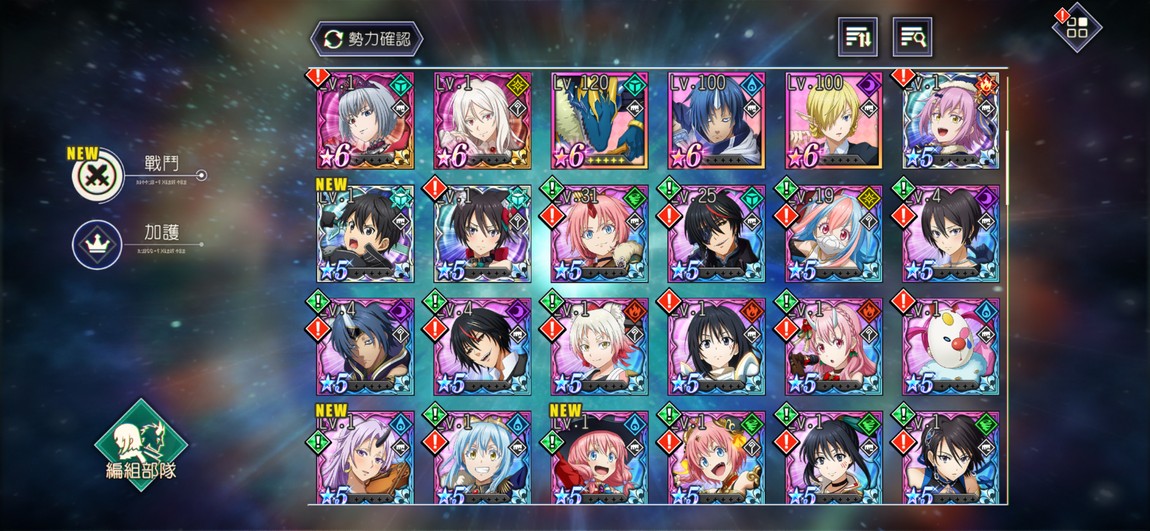Choose the pink-haired girl with witch hat card

pyautogui.click(x=599, y=460)
